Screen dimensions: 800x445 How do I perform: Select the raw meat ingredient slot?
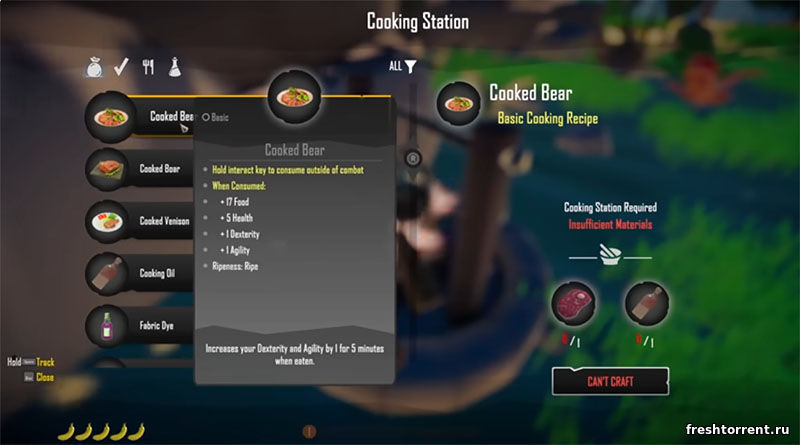click(574, 303)
